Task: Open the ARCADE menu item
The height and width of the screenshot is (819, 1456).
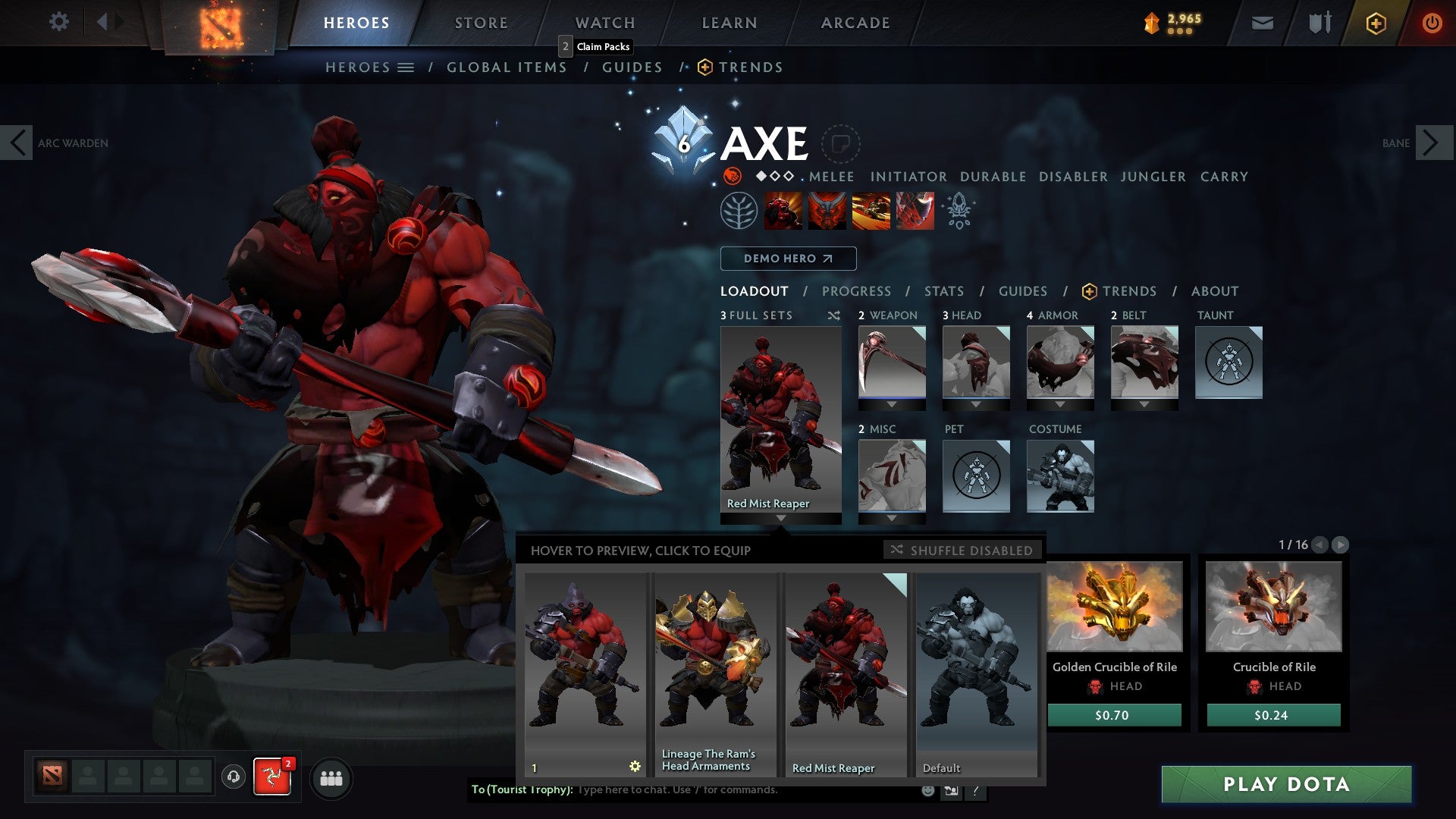Action: point(855,23)
